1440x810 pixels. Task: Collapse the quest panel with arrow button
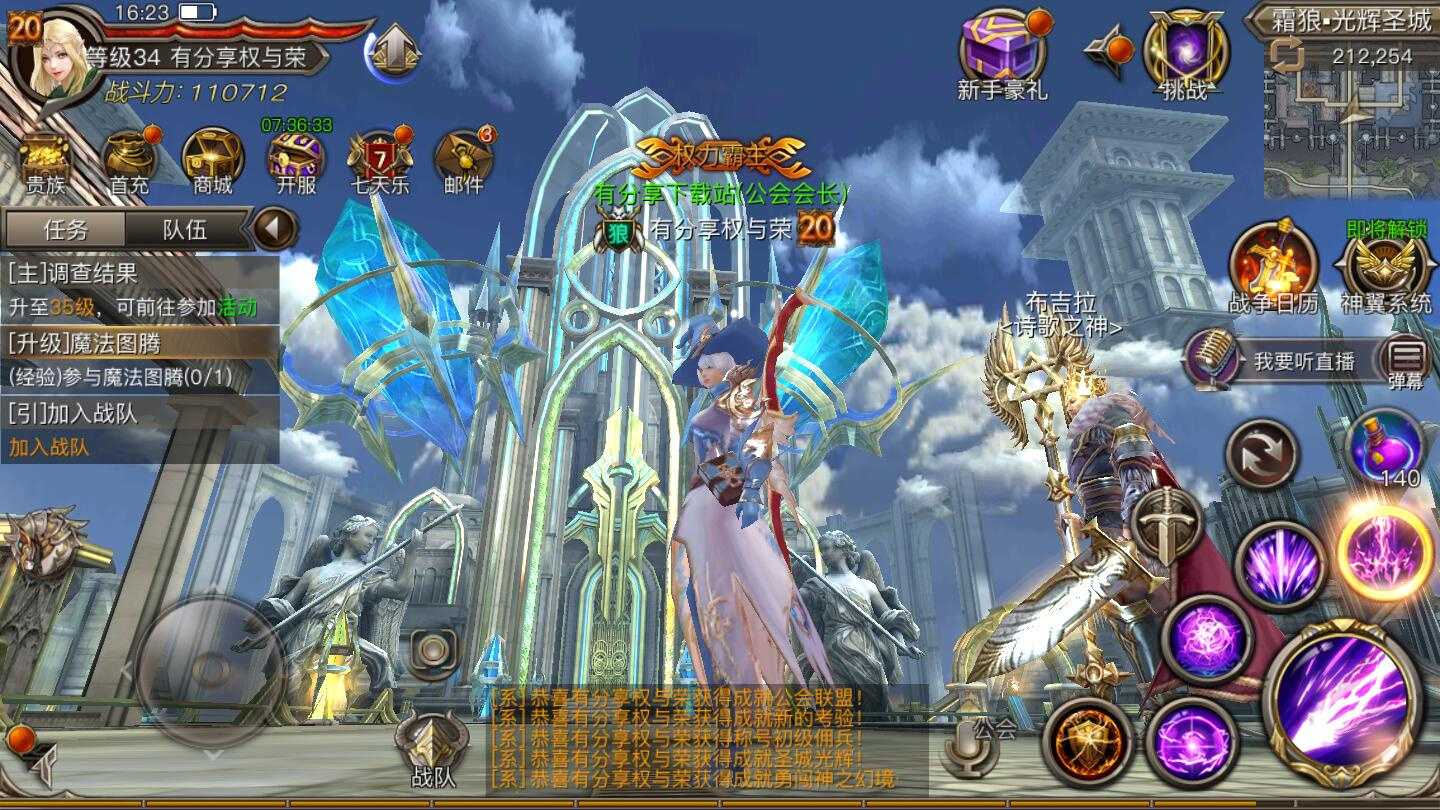pos(272,229)
